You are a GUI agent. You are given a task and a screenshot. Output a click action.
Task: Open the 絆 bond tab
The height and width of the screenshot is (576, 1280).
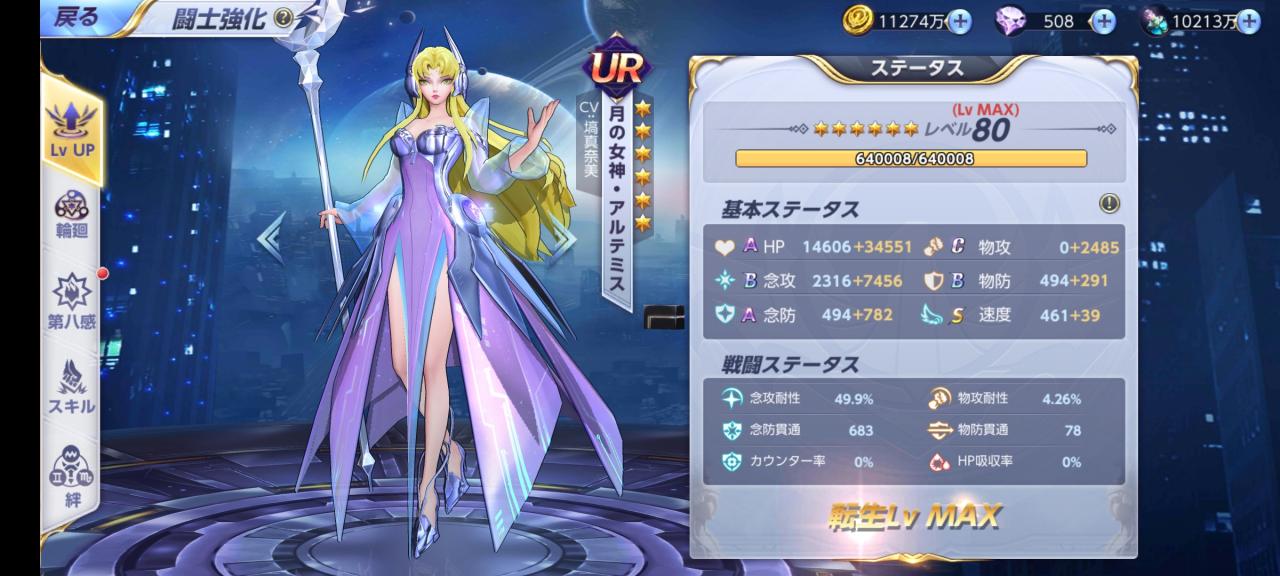[x=70, y=476]
